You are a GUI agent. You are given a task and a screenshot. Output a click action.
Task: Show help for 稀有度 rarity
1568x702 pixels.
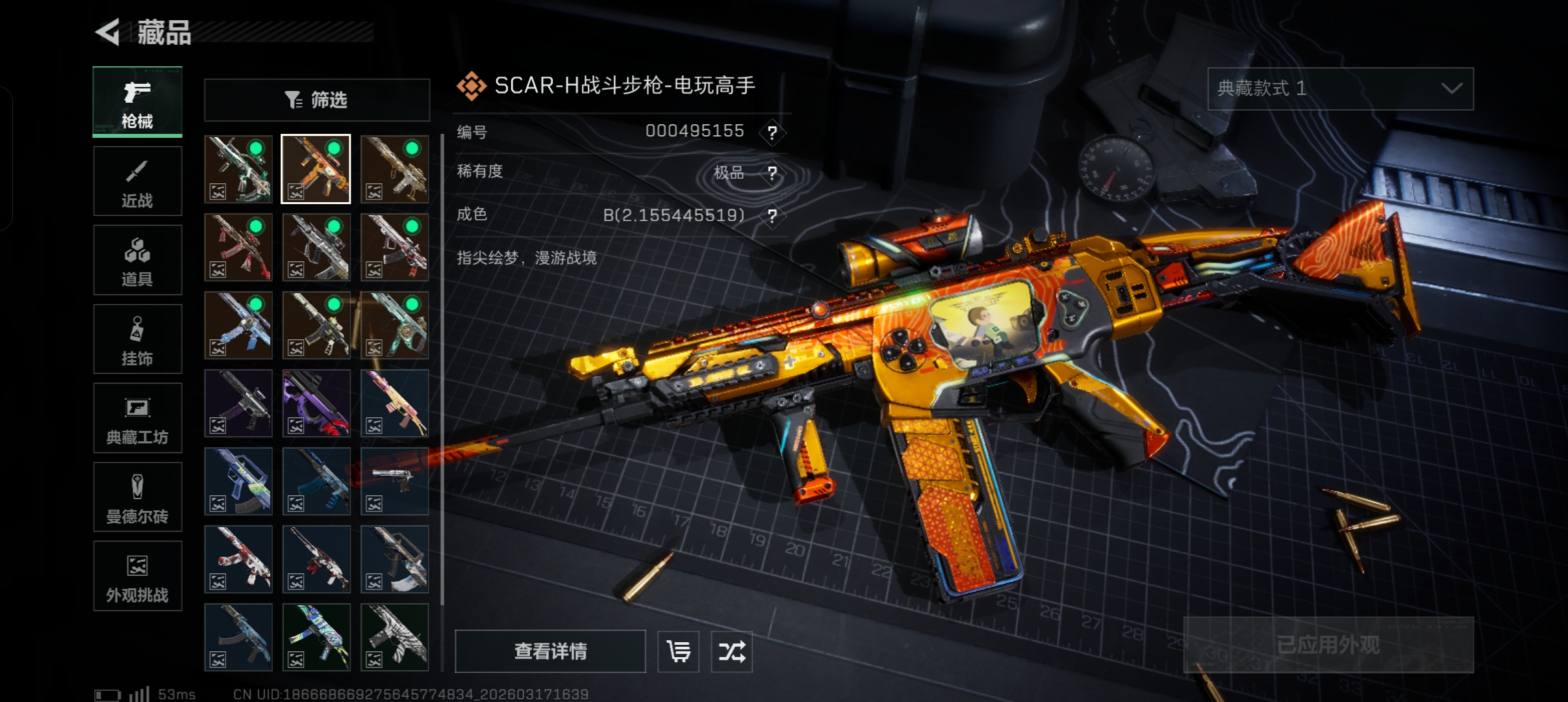[x=772, y=174]
